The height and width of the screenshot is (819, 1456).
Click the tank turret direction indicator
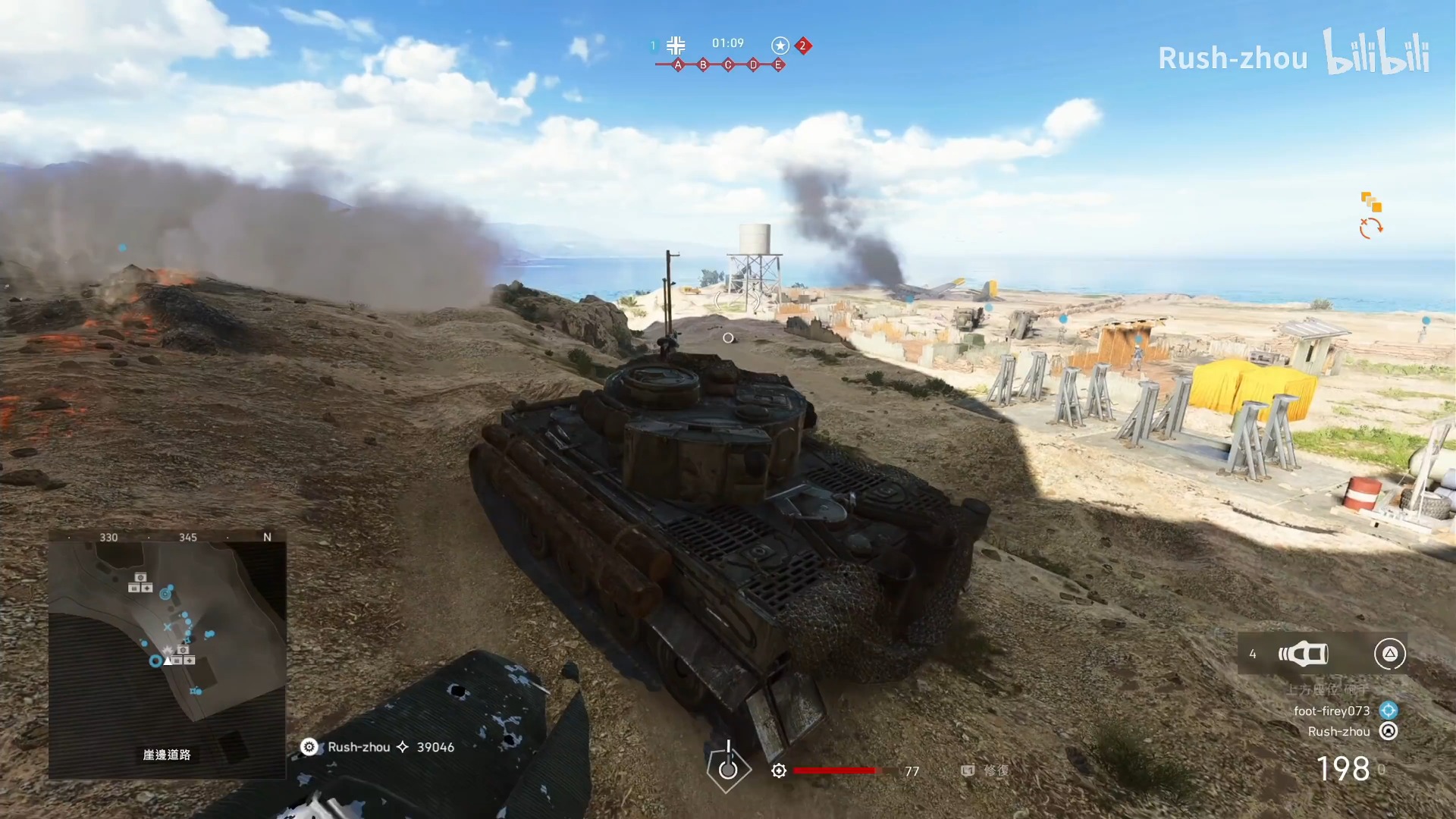point(728,767)
